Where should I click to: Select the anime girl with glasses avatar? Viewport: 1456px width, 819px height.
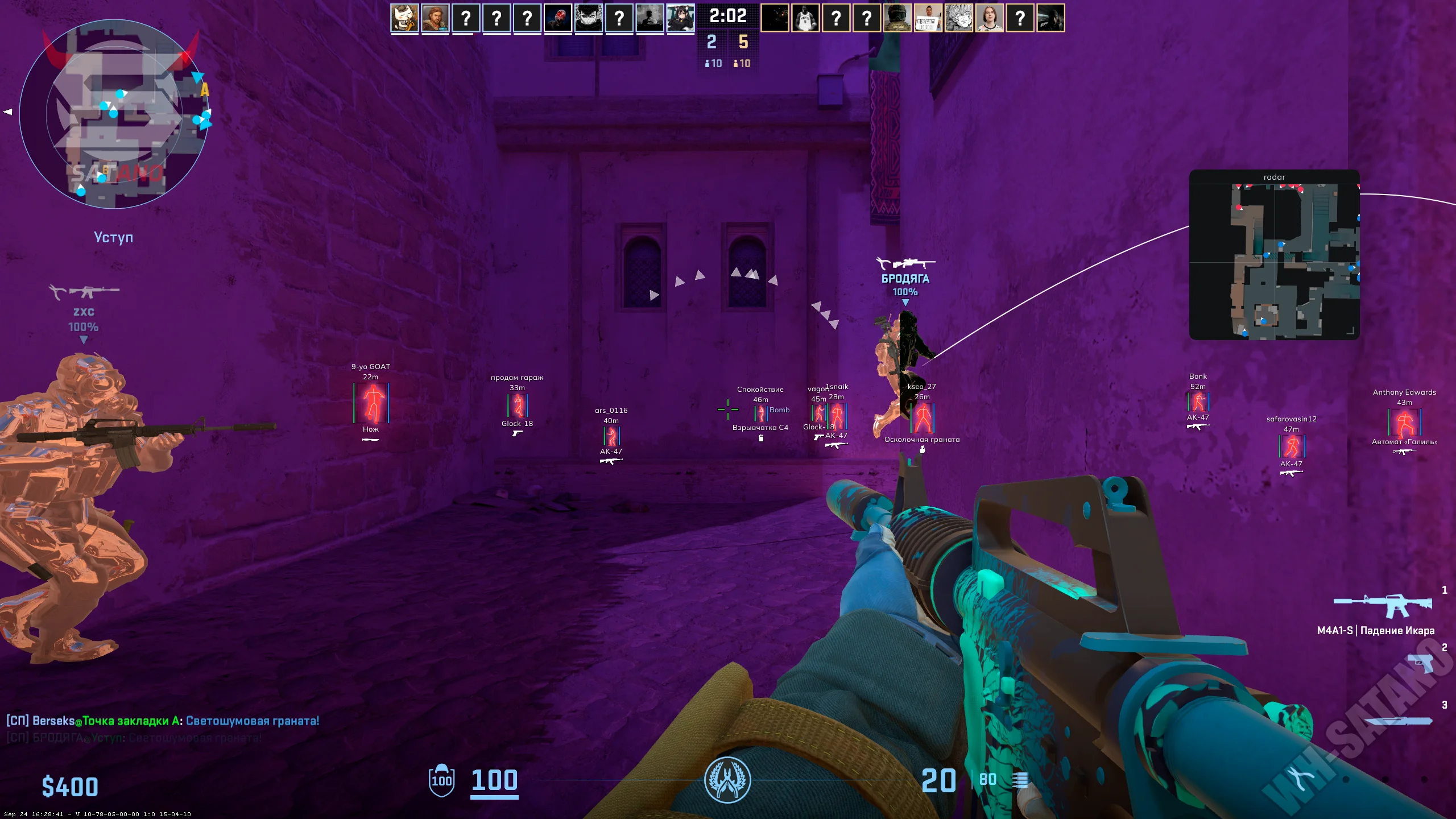(681, 18)
